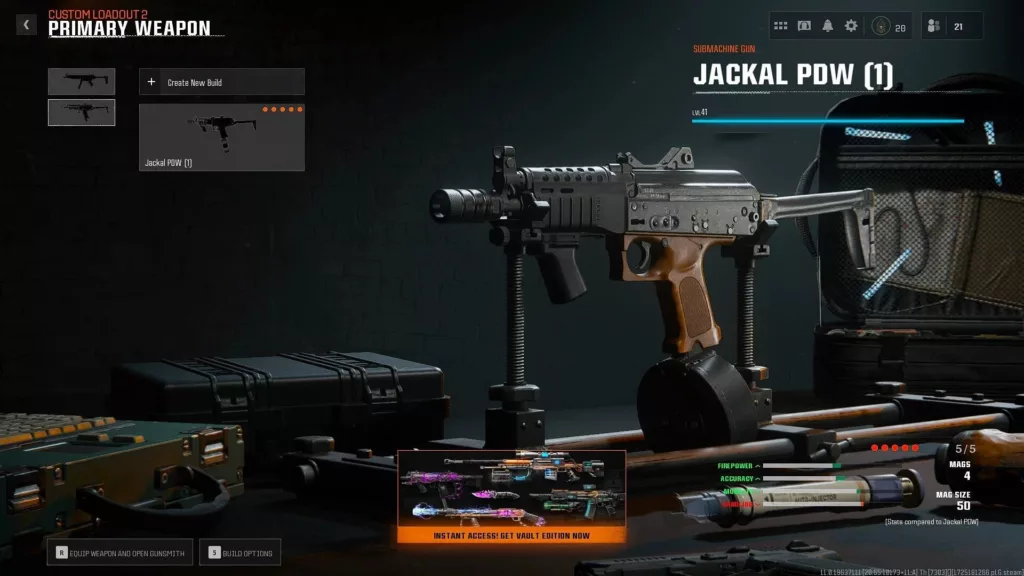This screenshot has height=576, width=1024.
Task: Open the grid menu icon
Action: click(781, 26)
